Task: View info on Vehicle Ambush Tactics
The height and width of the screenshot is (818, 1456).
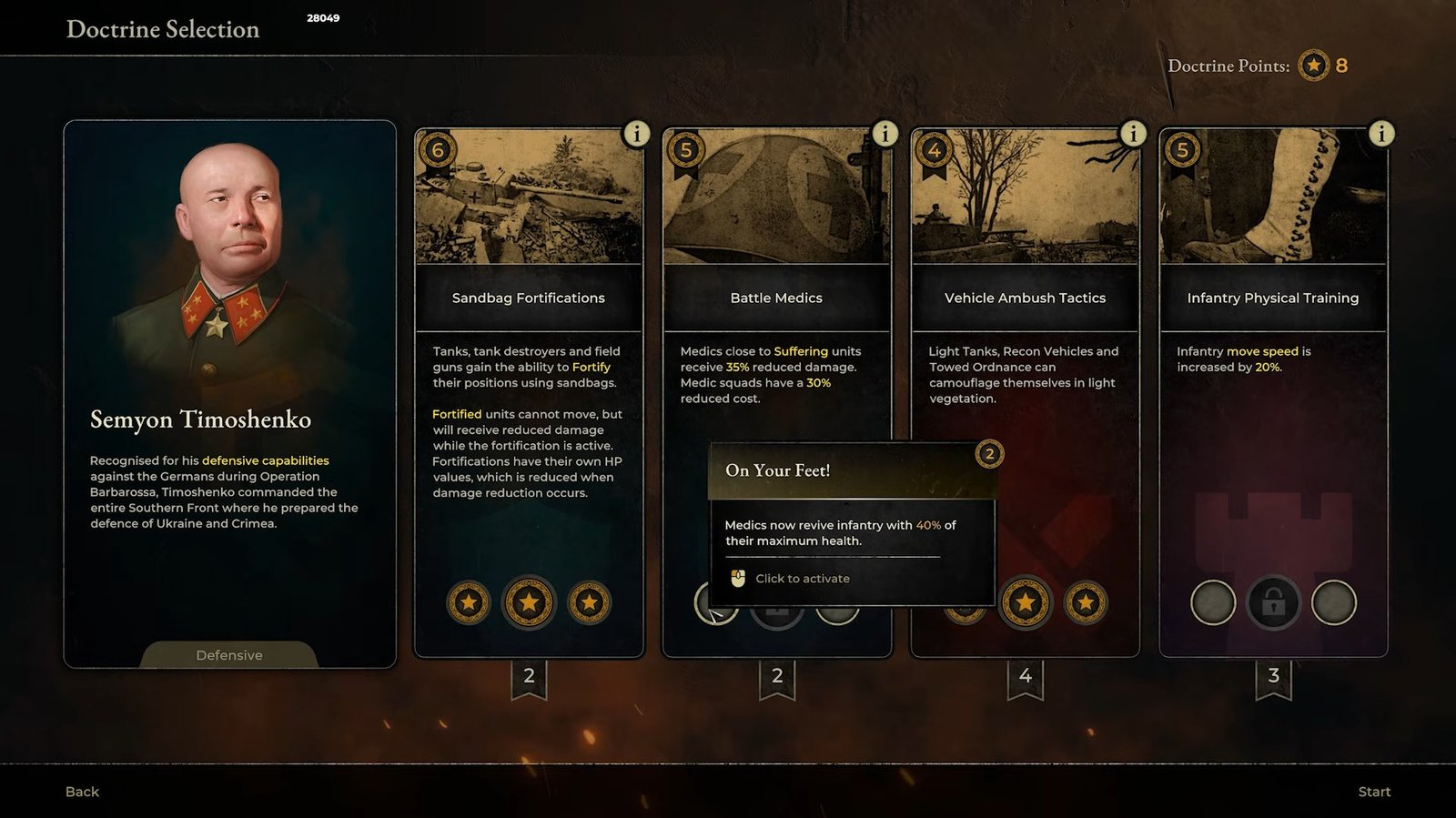Action: point(1133,134)
